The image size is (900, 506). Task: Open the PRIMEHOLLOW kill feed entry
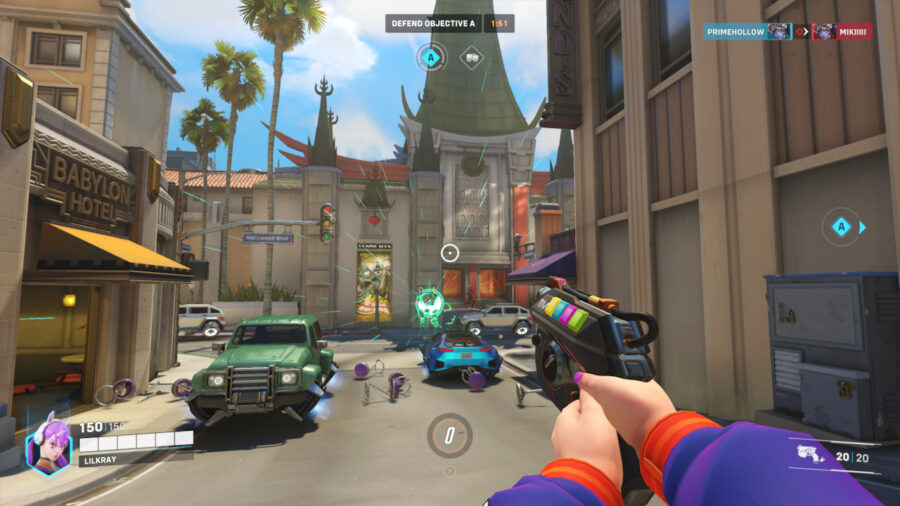(747, 32)
